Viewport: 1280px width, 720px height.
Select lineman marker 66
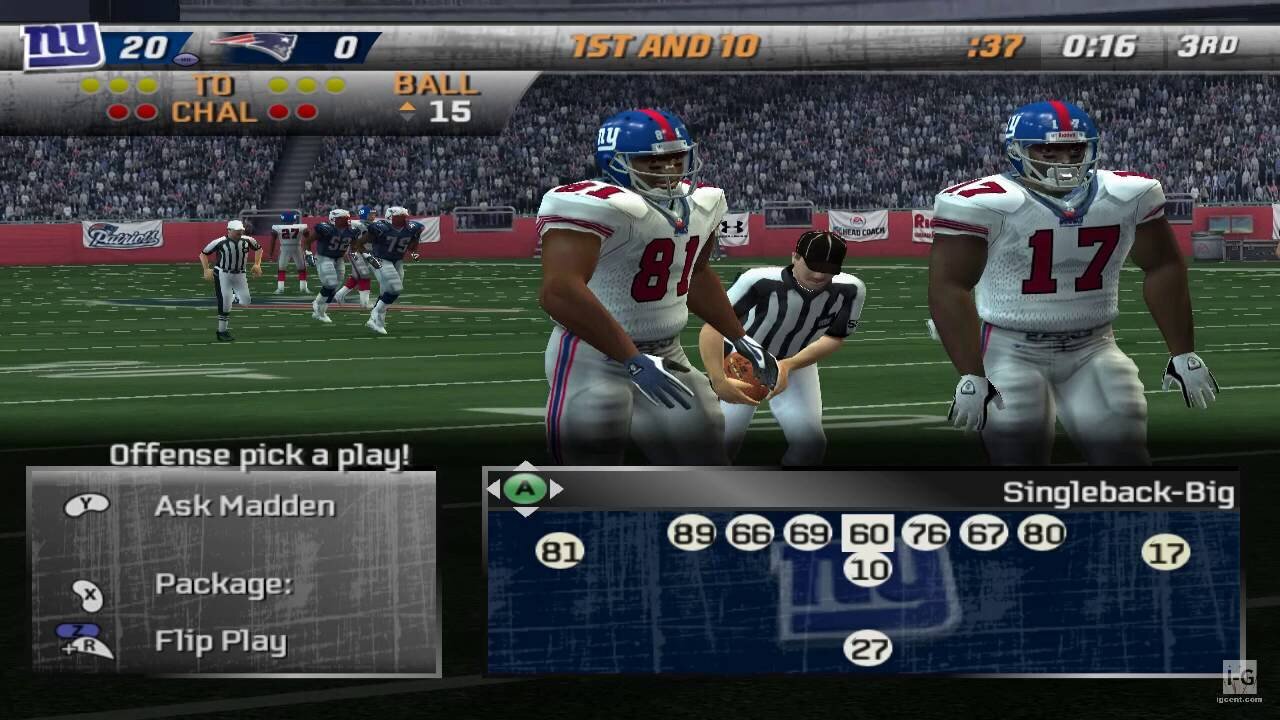(750, 533)
